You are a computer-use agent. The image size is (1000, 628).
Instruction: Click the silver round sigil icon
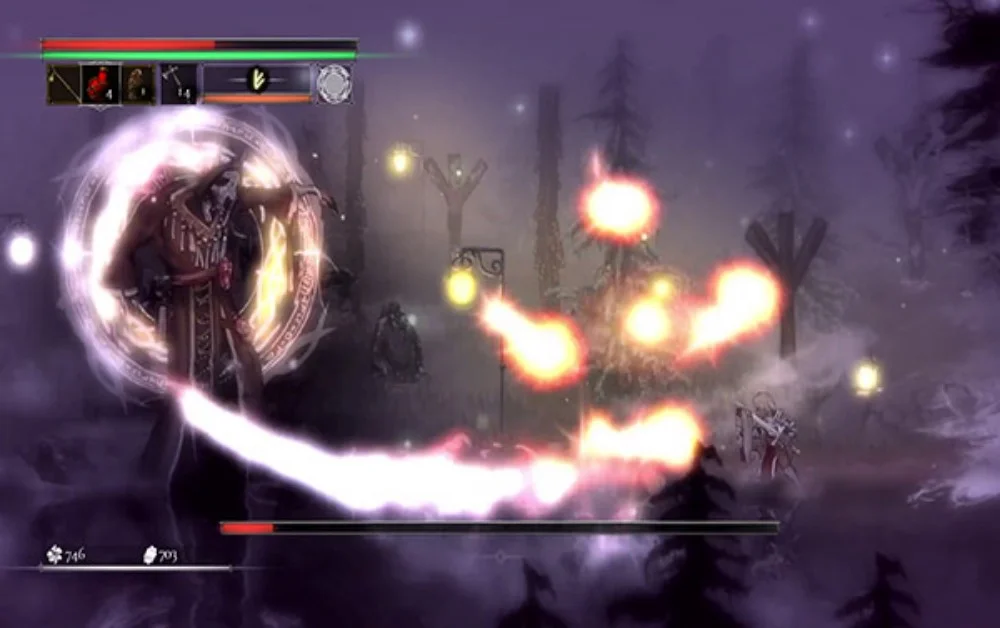(x=334, y=84)
